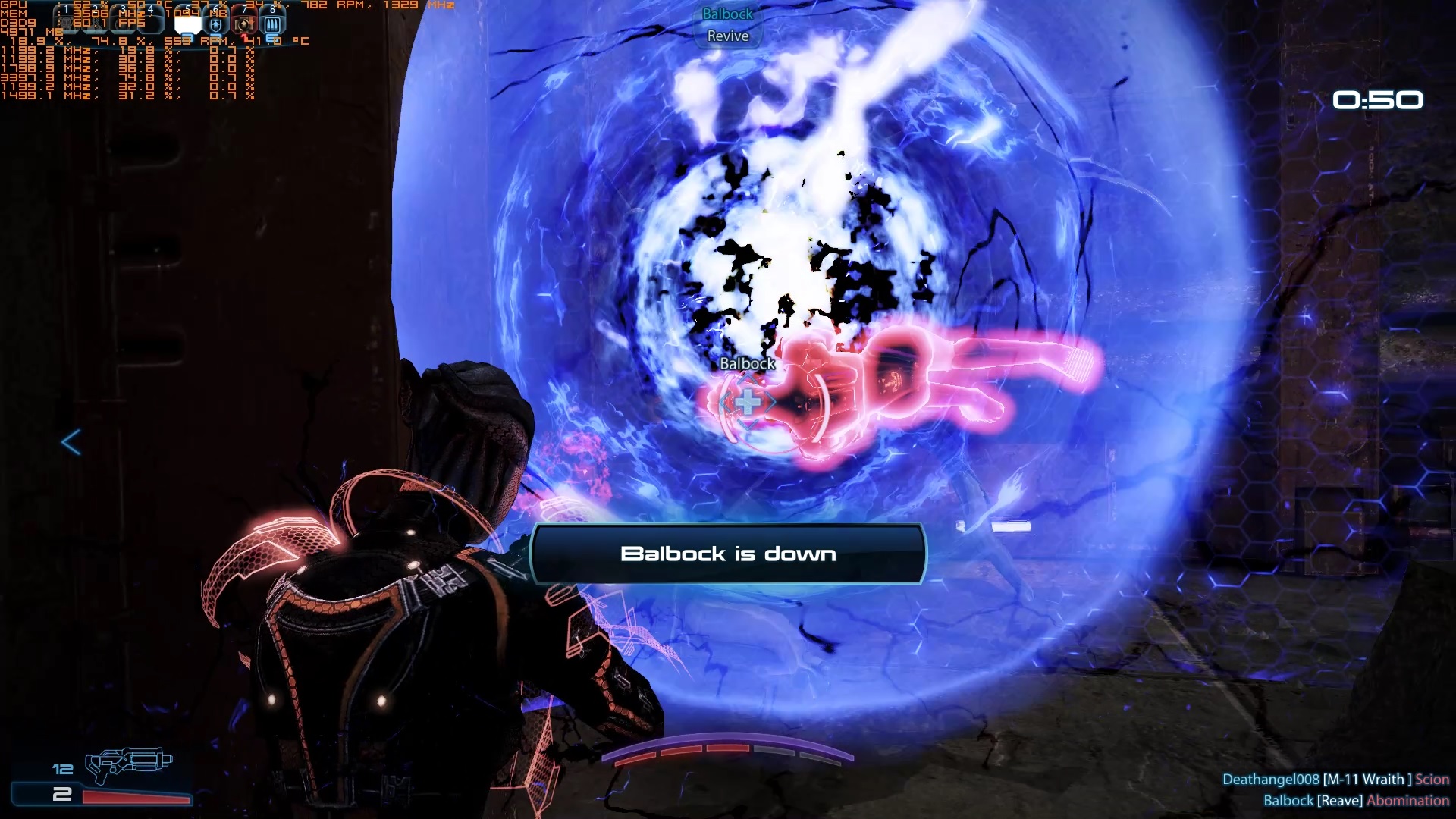
Task: Select the Deathangel008 kill feed entry
Action: tap(1335, 779)
